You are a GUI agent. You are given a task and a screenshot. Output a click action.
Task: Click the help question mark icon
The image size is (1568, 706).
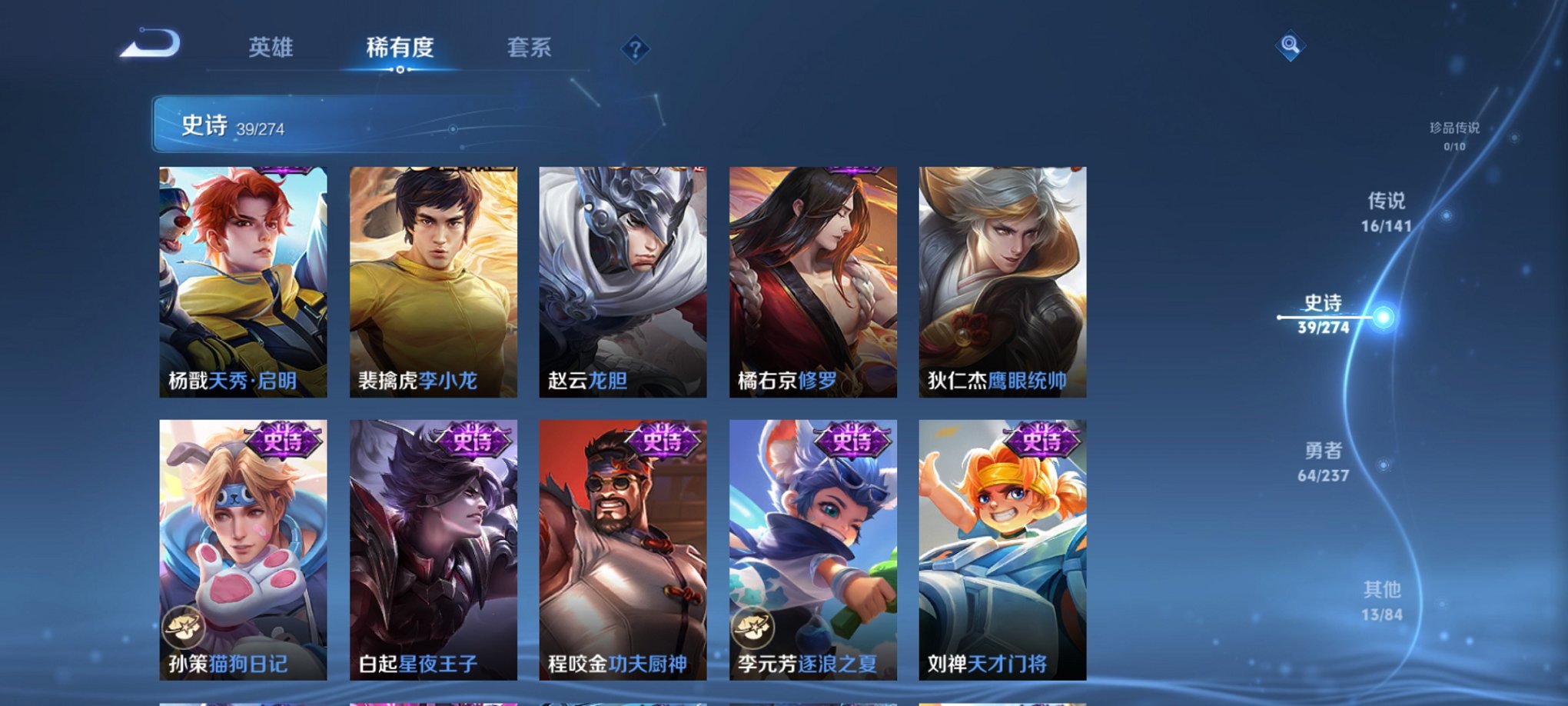(x=635, y=49)
